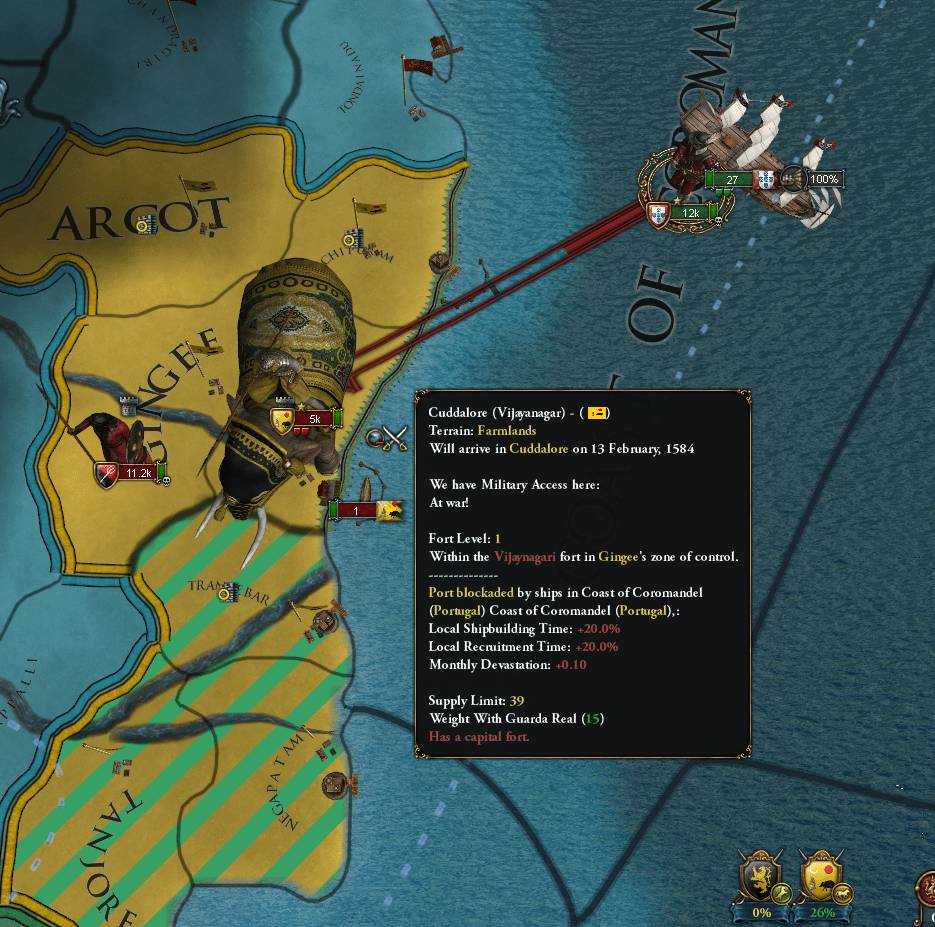The width and height of the screenshot is (935, 927).
Task: Click the ship icon beside the 100% readout
Action: pyautogui.click(x=793, y=179)
